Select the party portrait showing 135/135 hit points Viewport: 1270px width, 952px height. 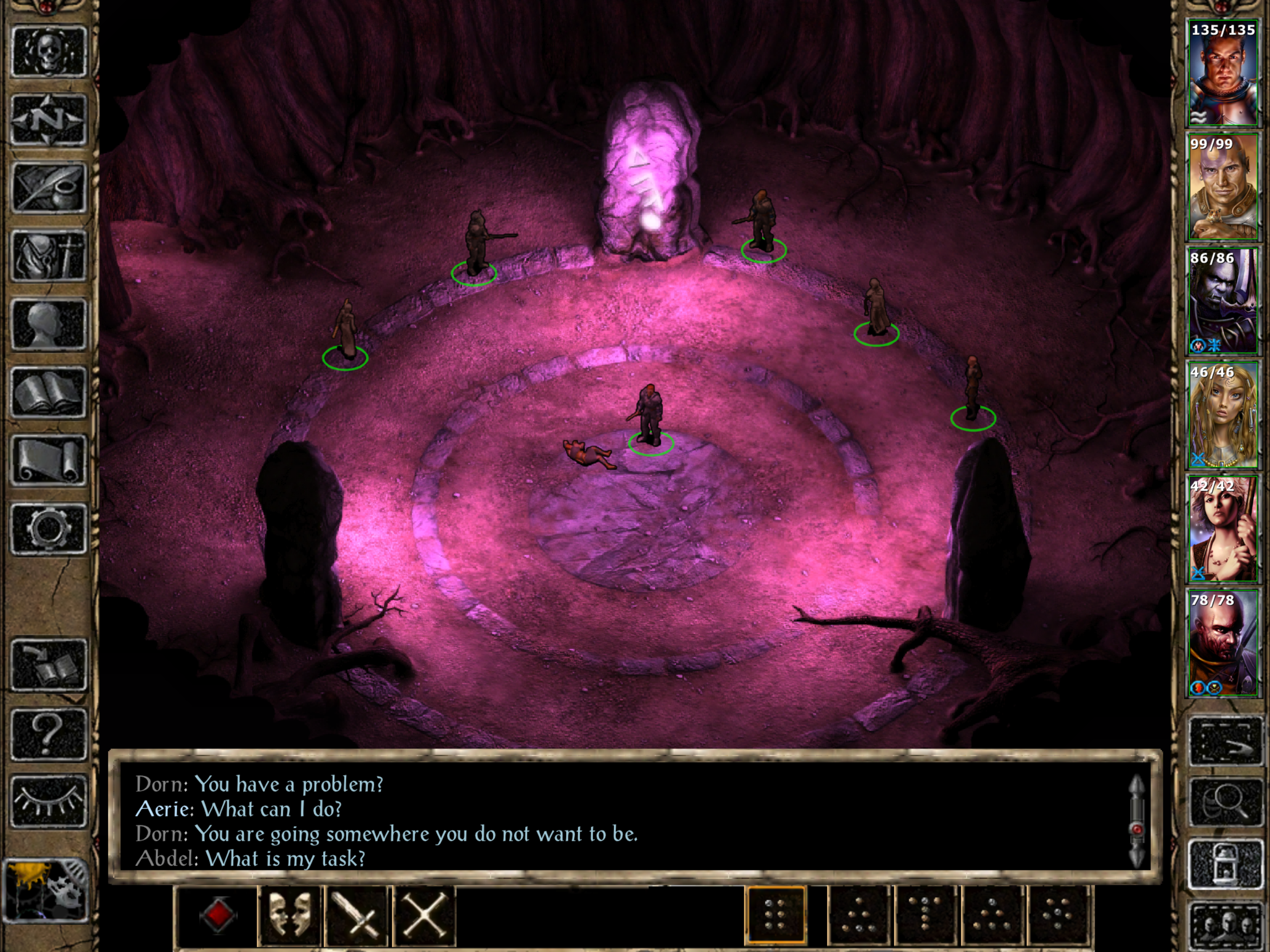coord(1222,73)
